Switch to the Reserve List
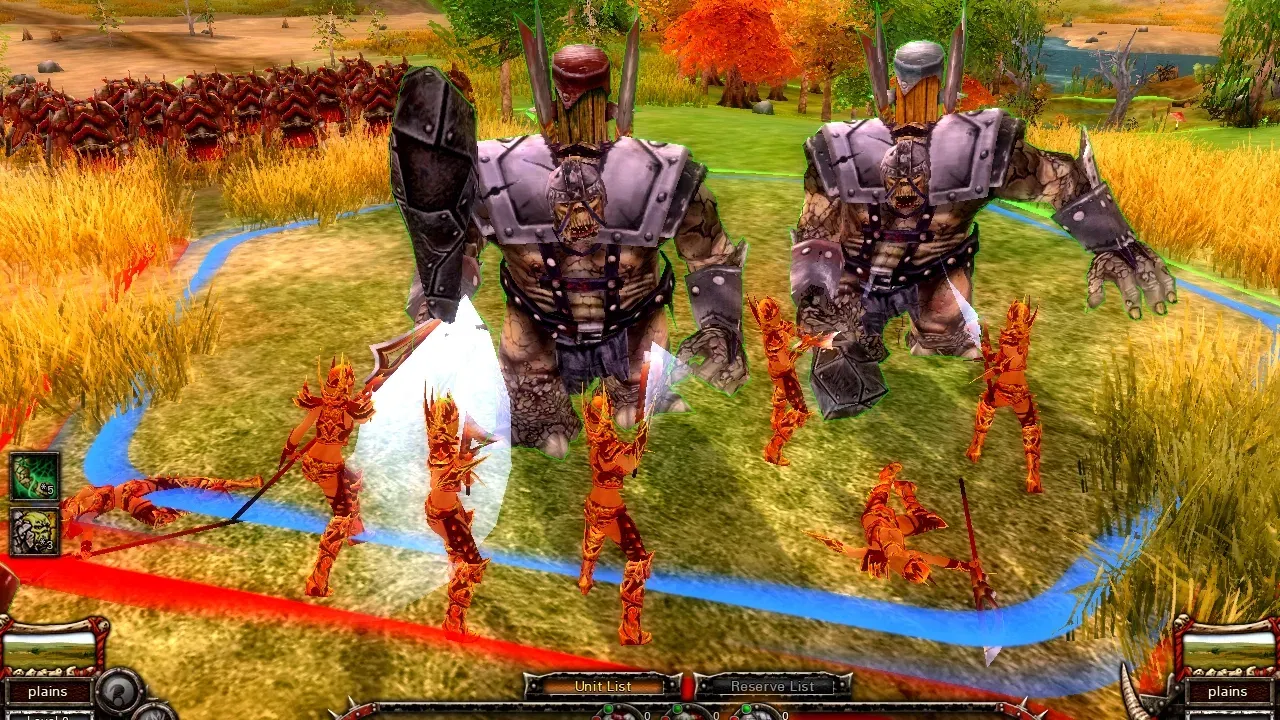The width and height of the screenshot is (1280, 720). [x=772, y=687]
